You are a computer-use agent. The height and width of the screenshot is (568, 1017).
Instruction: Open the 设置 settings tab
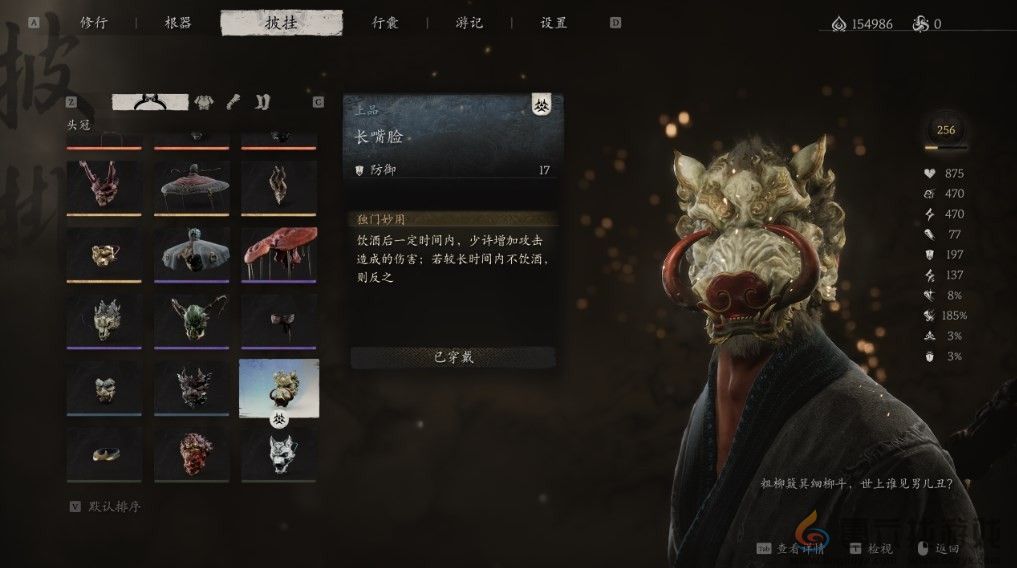[553, 23]
